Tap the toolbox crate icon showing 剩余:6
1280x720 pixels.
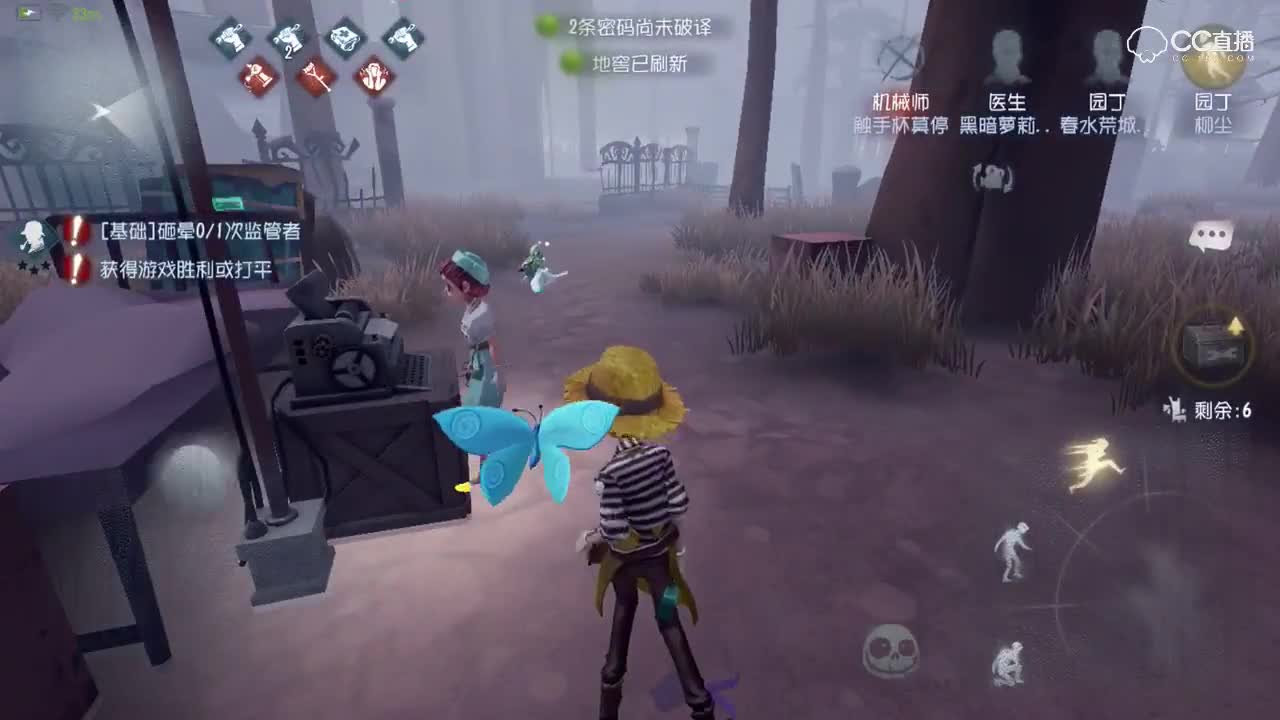(x=1216, y=348)
